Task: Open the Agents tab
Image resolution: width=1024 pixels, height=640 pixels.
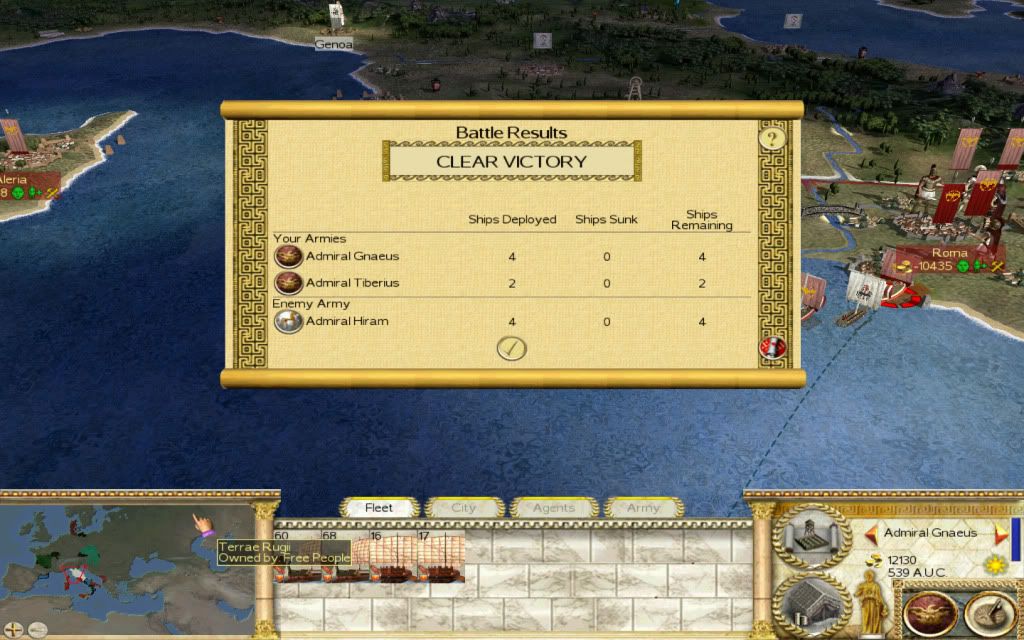Action: 553,508
